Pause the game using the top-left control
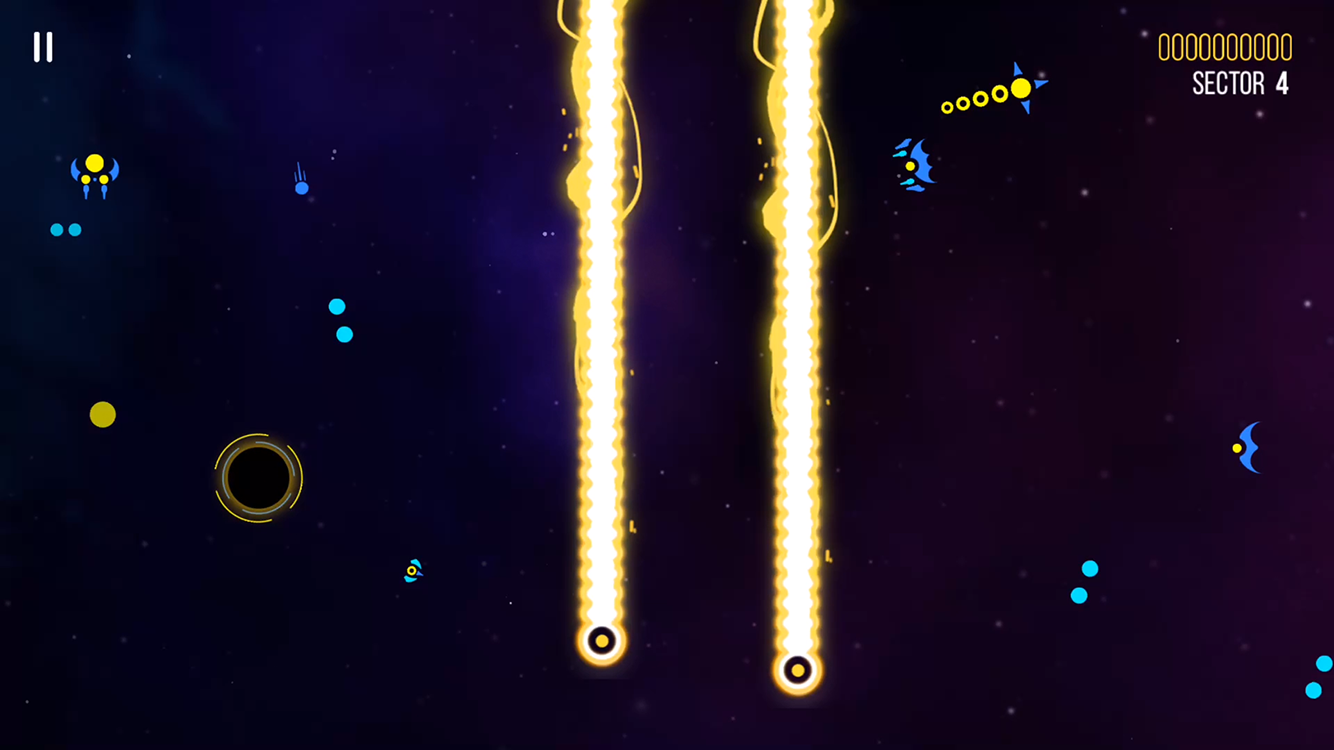 click(42, 47)
